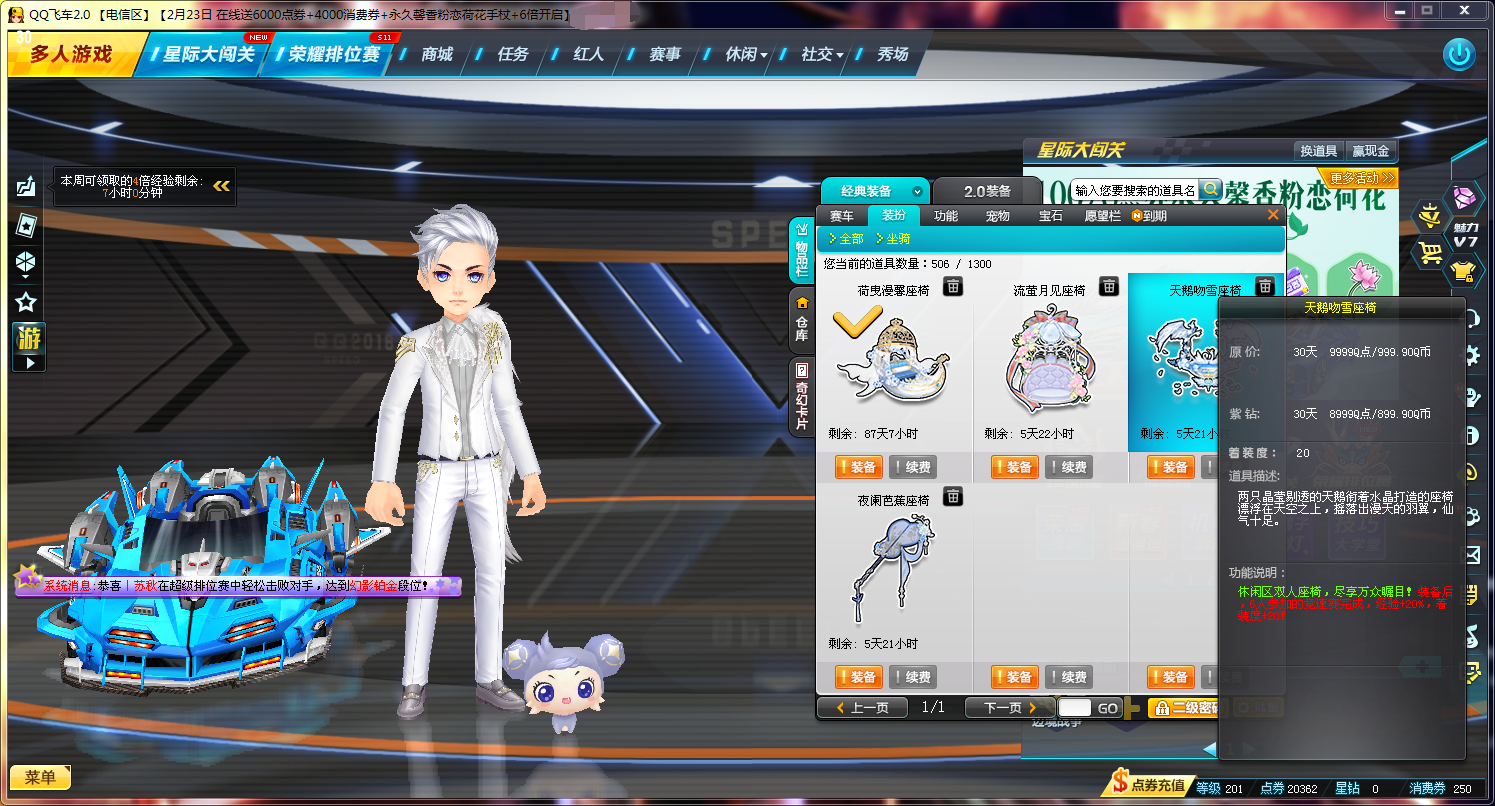Open the 多人游戏 multiplayer menu
1495x806 pixels.
point(71,54)
